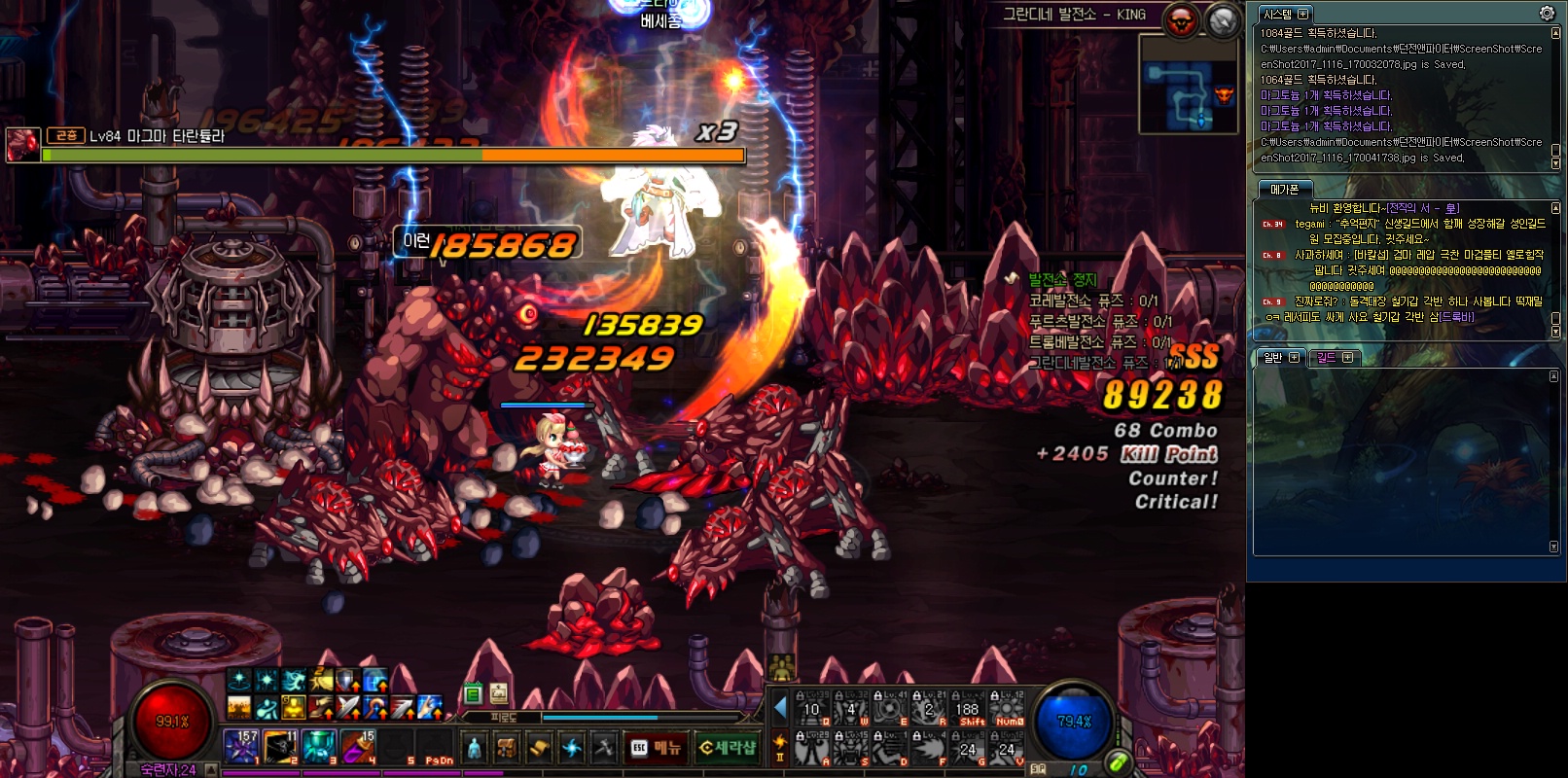Image resolution: width=1568 pixels, height=778 pixels.
Task: Click the red boss skull icon above minimap
Action: [1182, 19]
